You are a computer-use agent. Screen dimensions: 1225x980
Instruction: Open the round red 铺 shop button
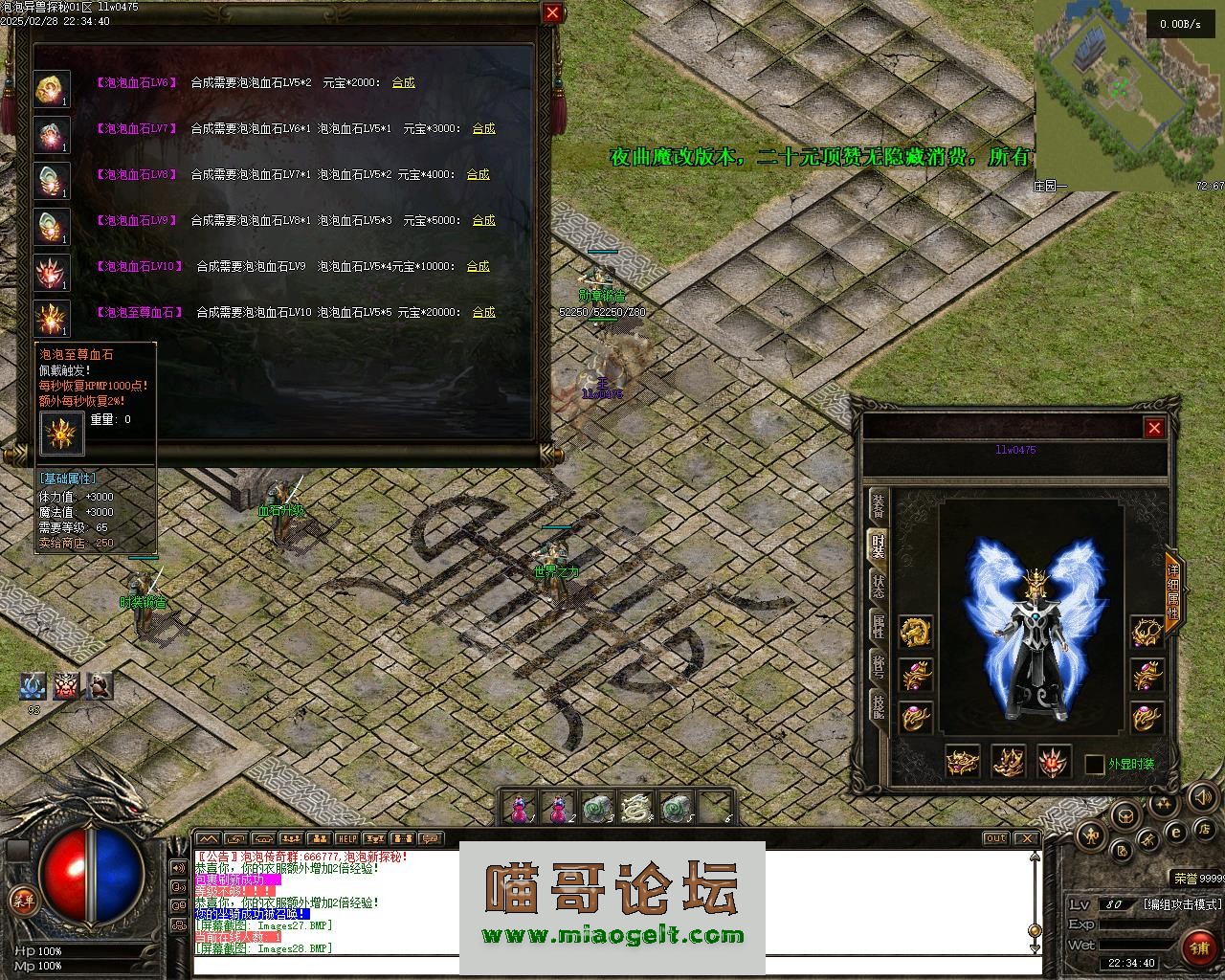click(x=1197, y=947)
